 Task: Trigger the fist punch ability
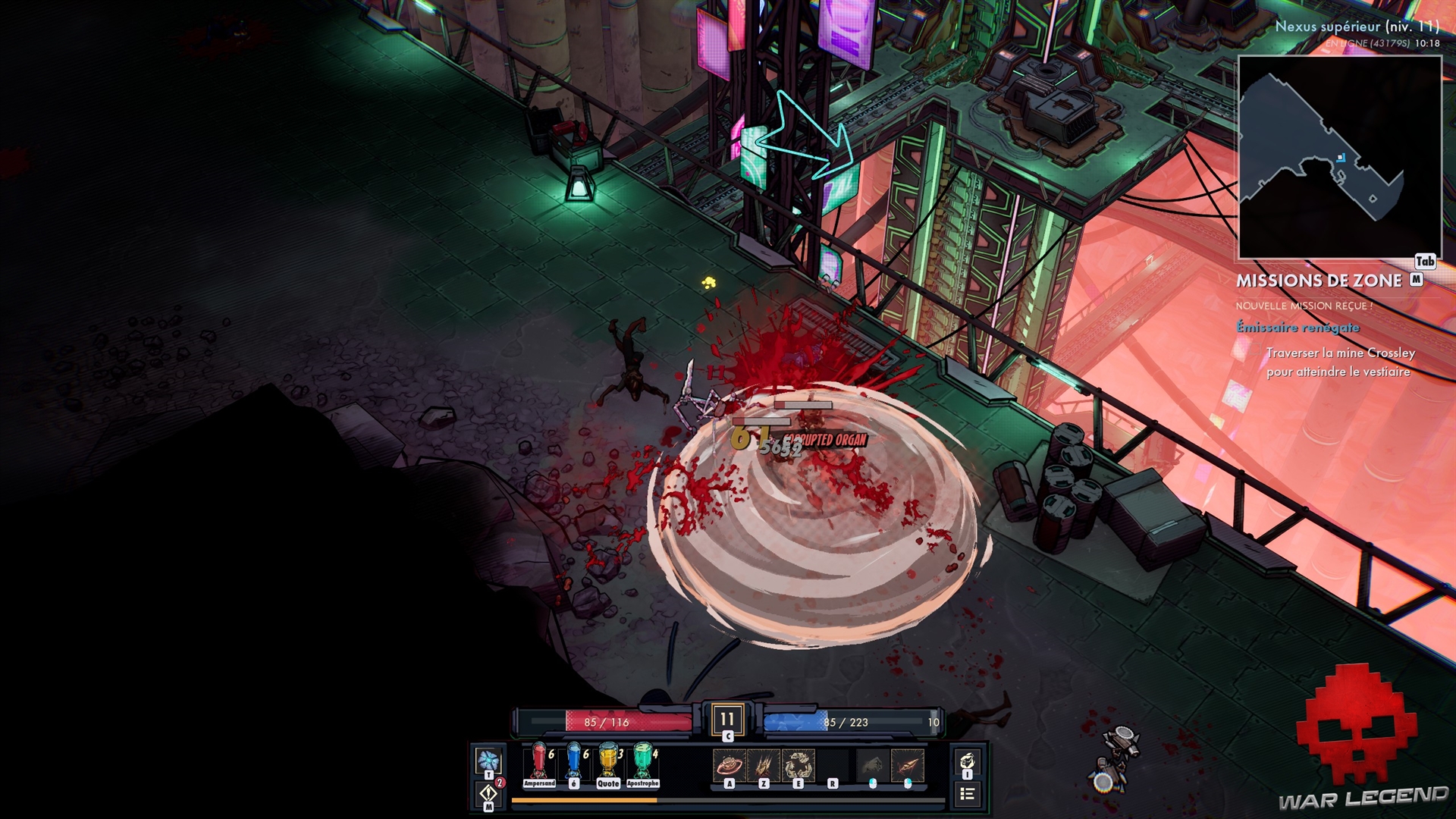(x=873, y=765)
